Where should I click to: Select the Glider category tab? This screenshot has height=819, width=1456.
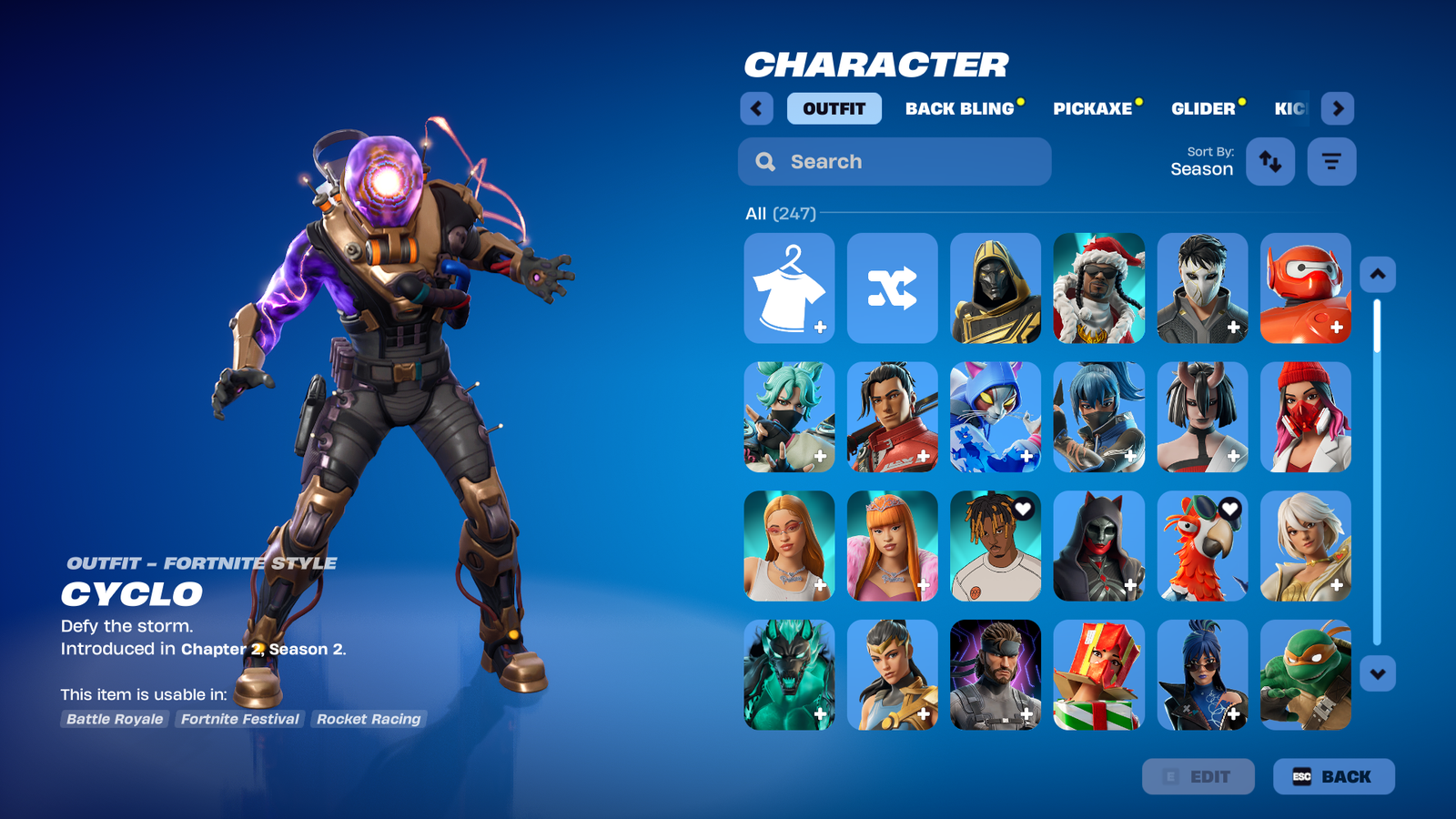click(1202, 108)
